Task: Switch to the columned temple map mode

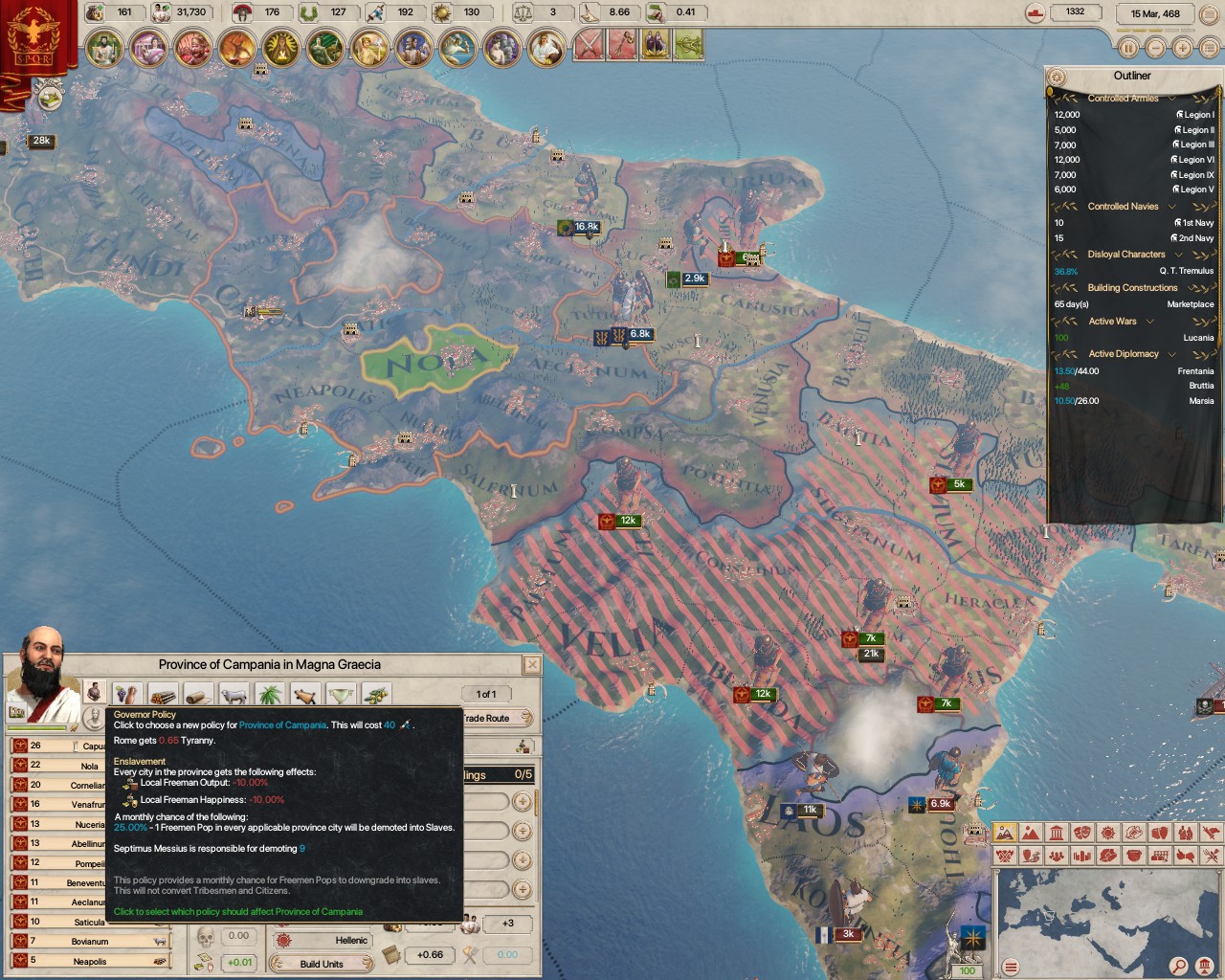Action: (1057, 834)
